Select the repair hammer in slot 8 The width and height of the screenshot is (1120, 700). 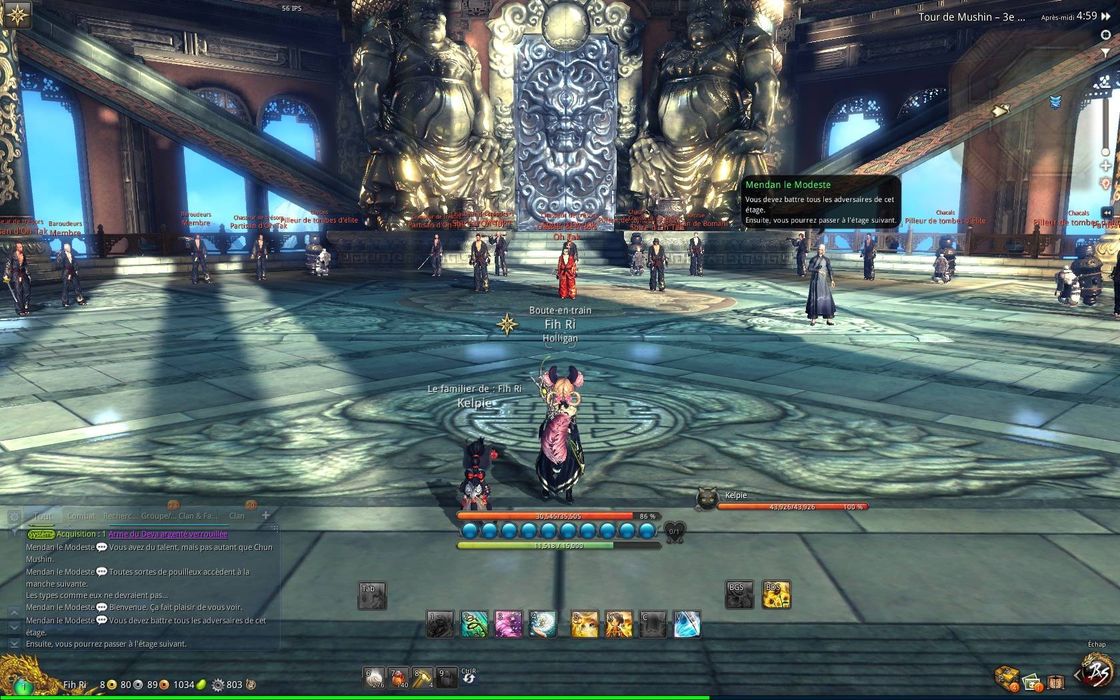pos(422,677)
